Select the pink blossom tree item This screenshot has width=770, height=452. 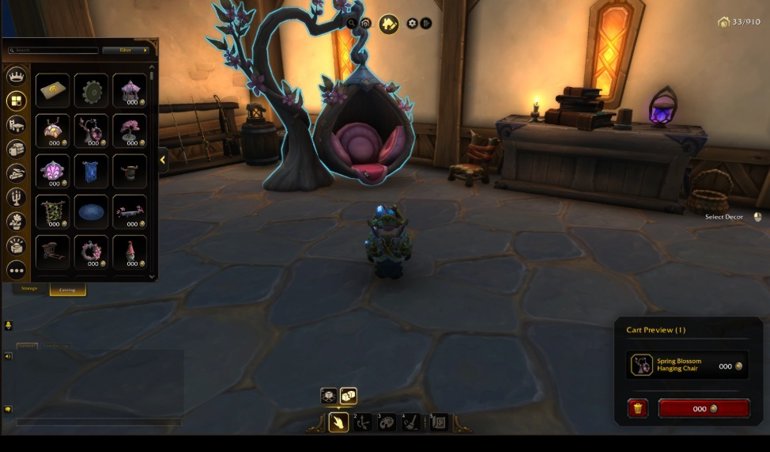click(x=129, y=130)
